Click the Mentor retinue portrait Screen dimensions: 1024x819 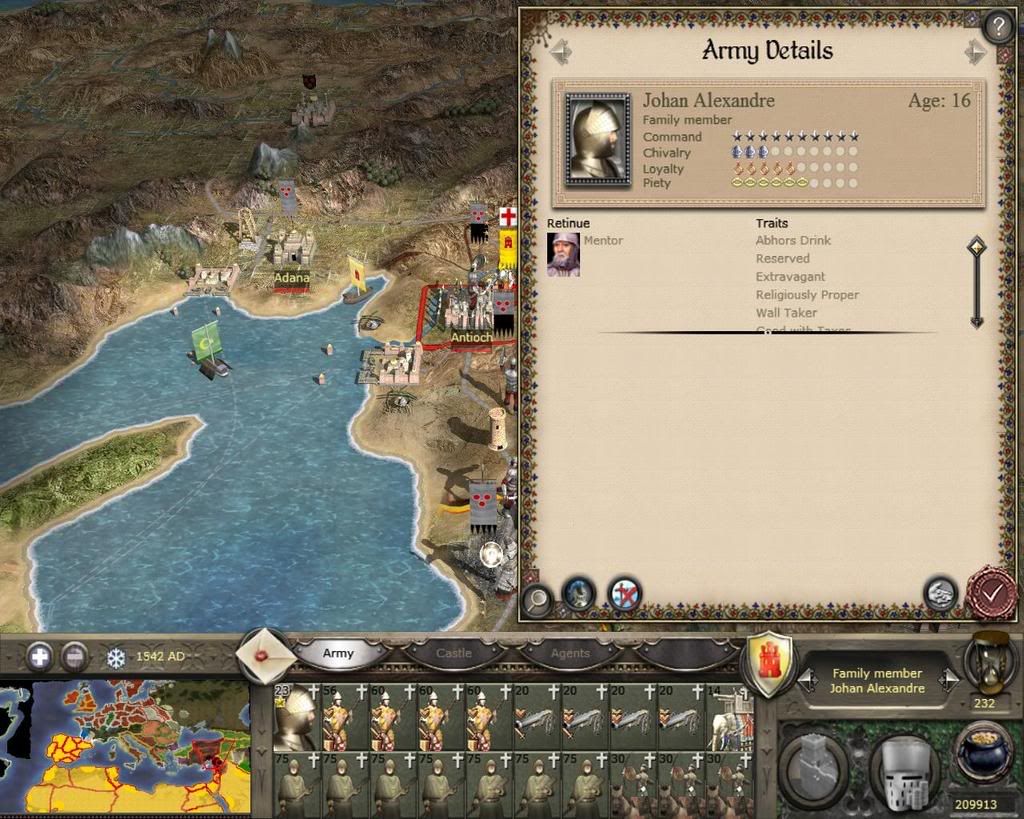563,254
